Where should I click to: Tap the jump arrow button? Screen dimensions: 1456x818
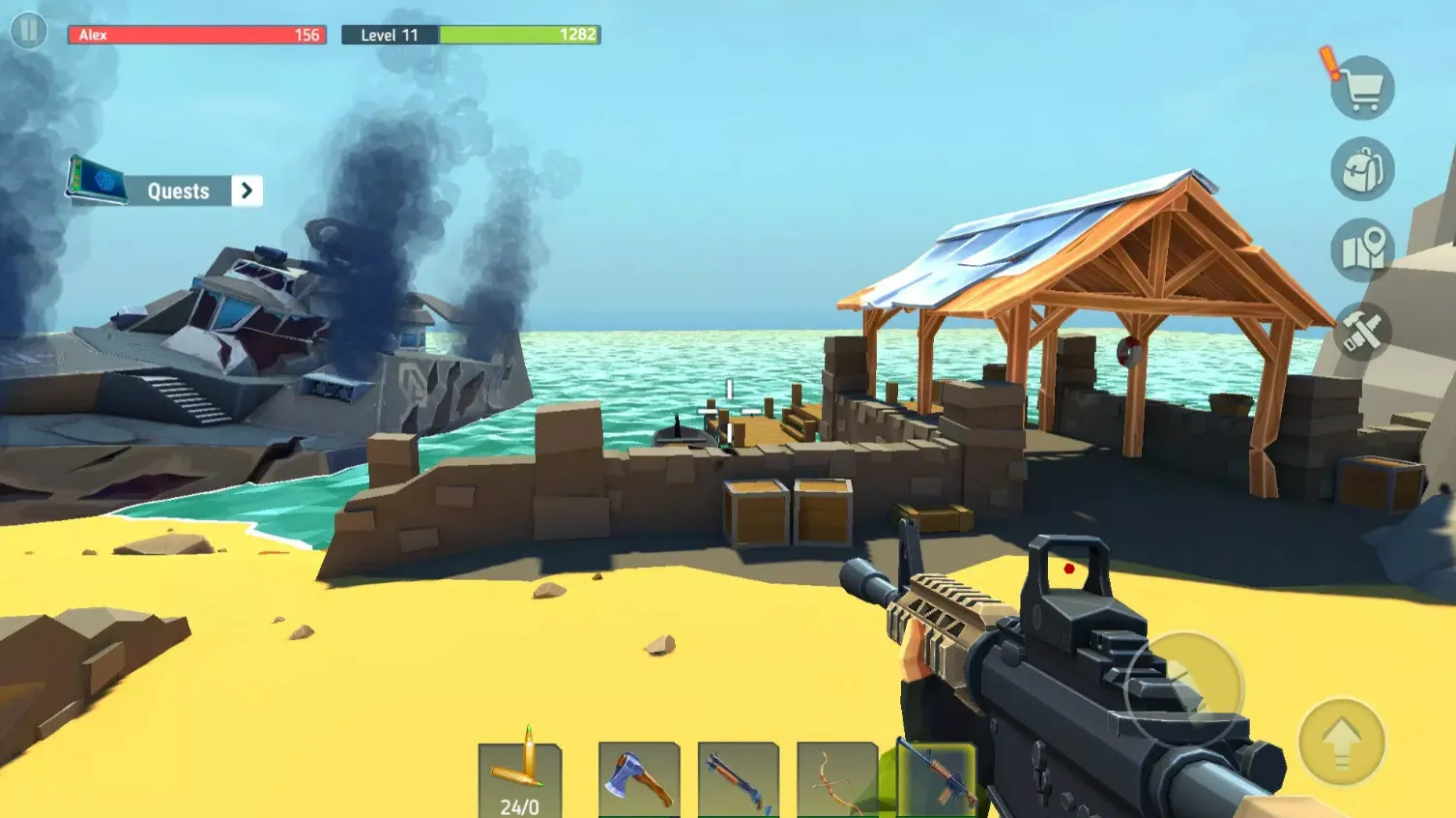click(x=1341, y=743)
